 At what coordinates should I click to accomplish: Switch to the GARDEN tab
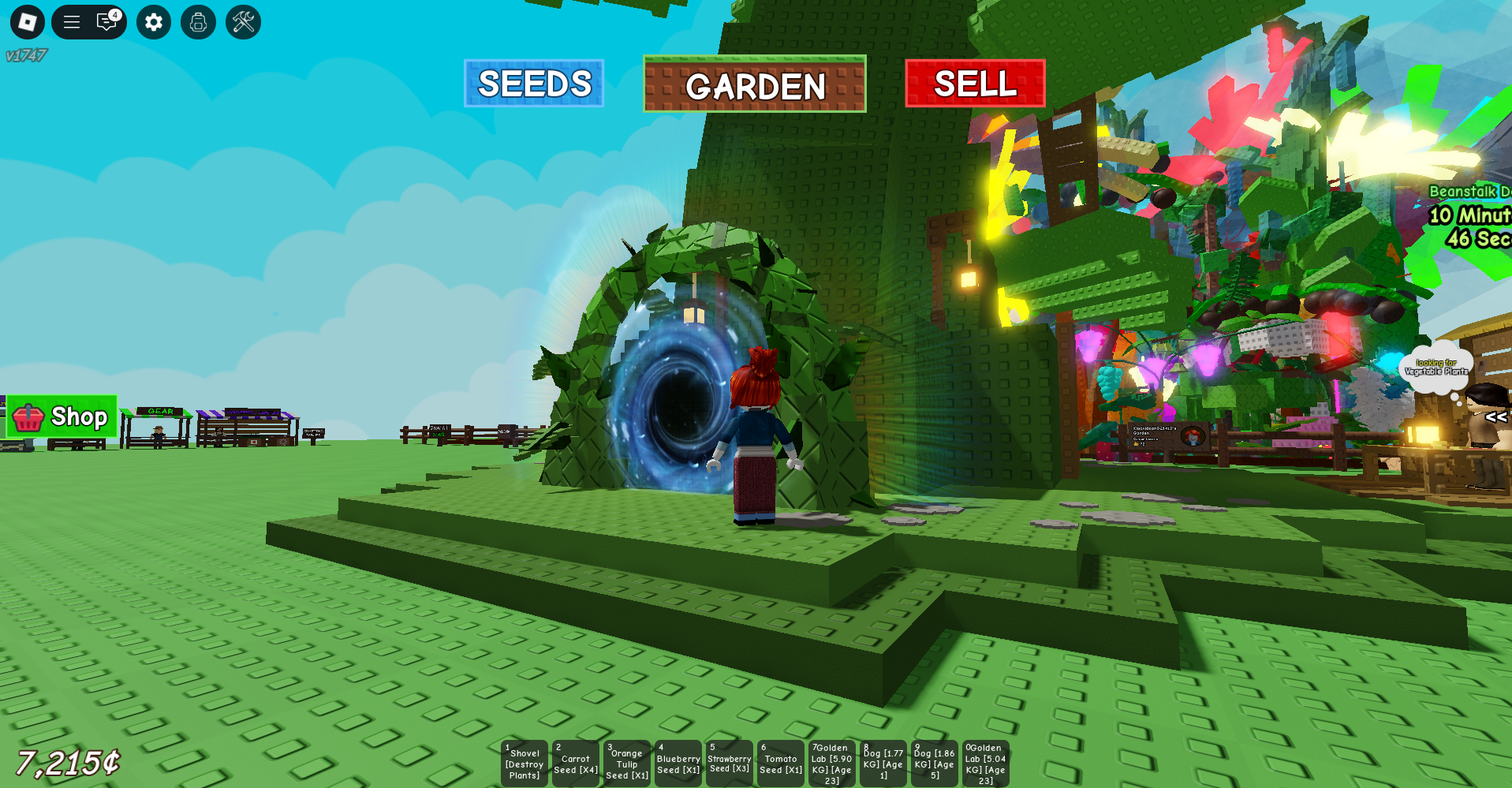tap(753, 85)
